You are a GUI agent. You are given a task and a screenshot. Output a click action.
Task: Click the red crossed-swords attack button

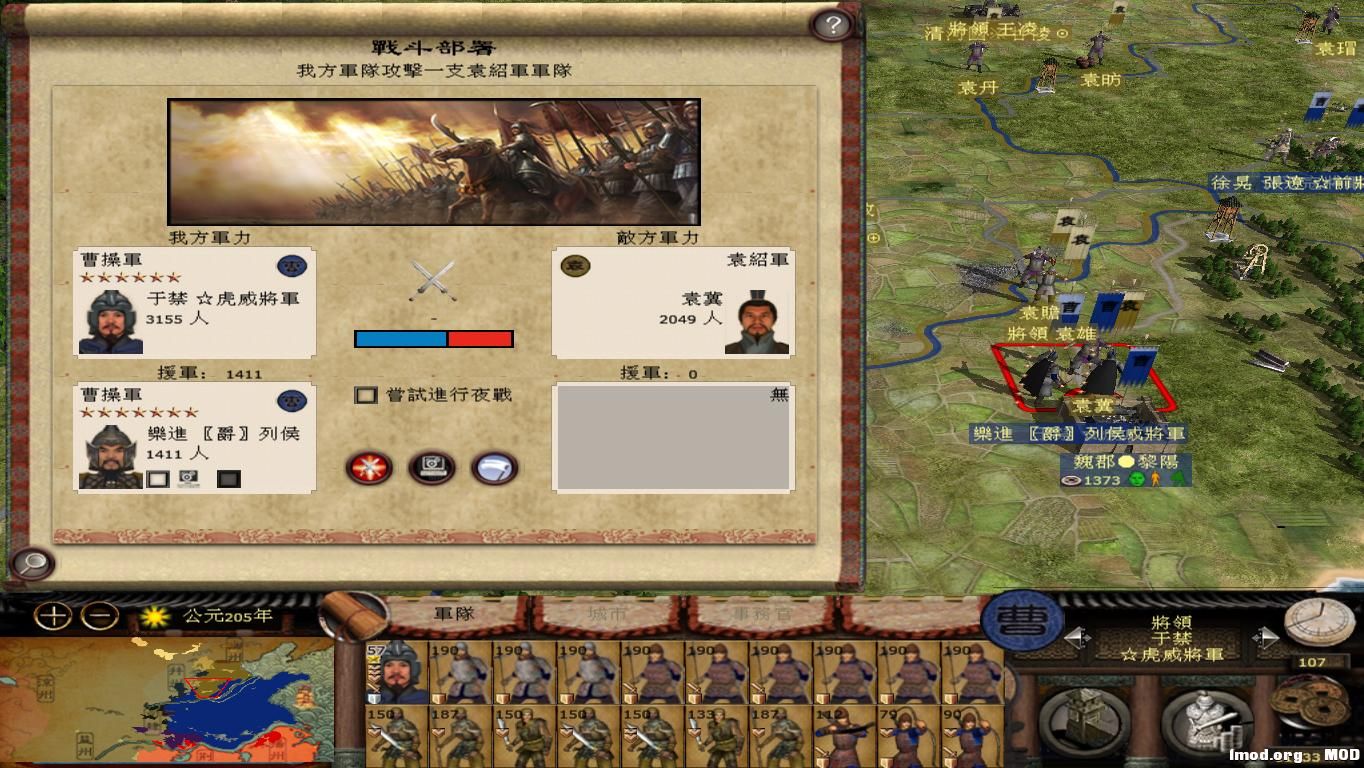(x=369, y=468)
